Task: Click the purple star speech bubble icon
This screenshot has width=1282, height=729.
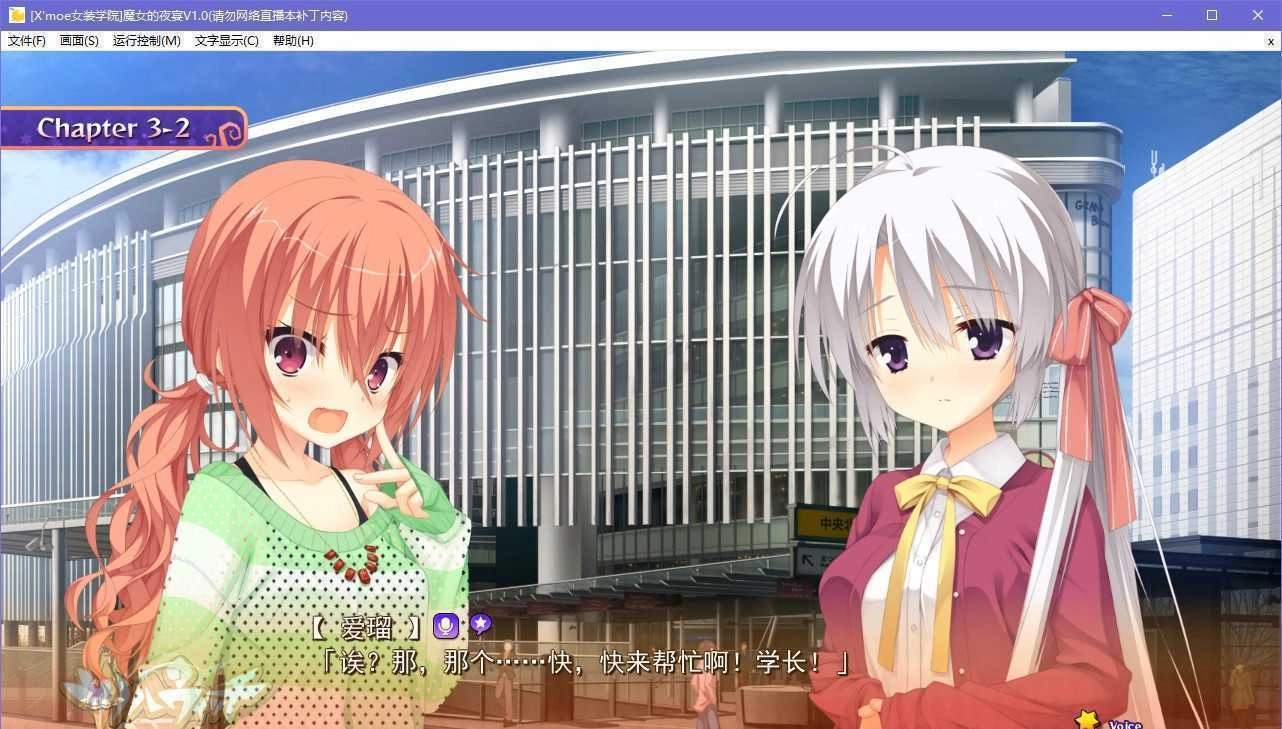Action: [481, 625]
